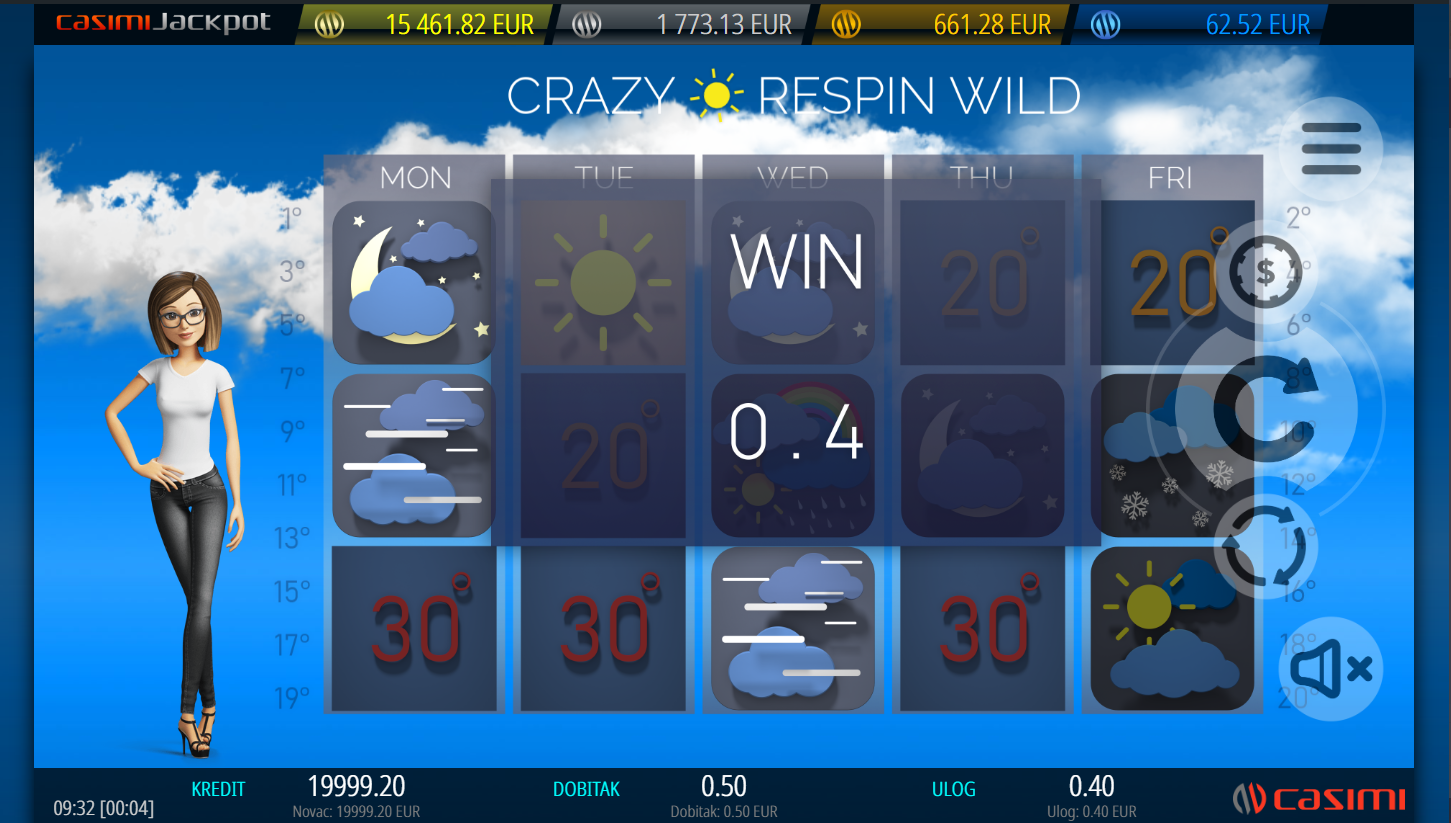Click the Casimi Jackpot logo
This screenshot has height=823, width=1451.
coord(163,23)
